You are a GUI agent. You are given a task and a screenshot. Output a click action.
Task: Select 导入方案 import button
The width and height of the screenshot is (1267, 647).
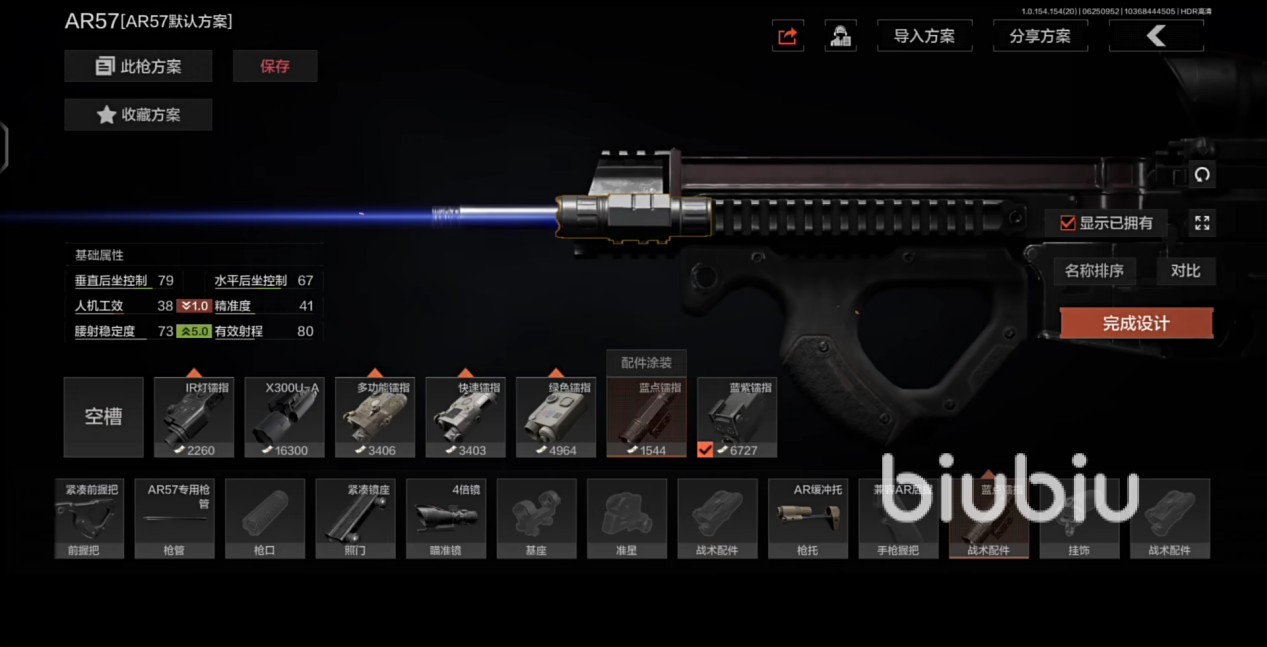point(924,36)
